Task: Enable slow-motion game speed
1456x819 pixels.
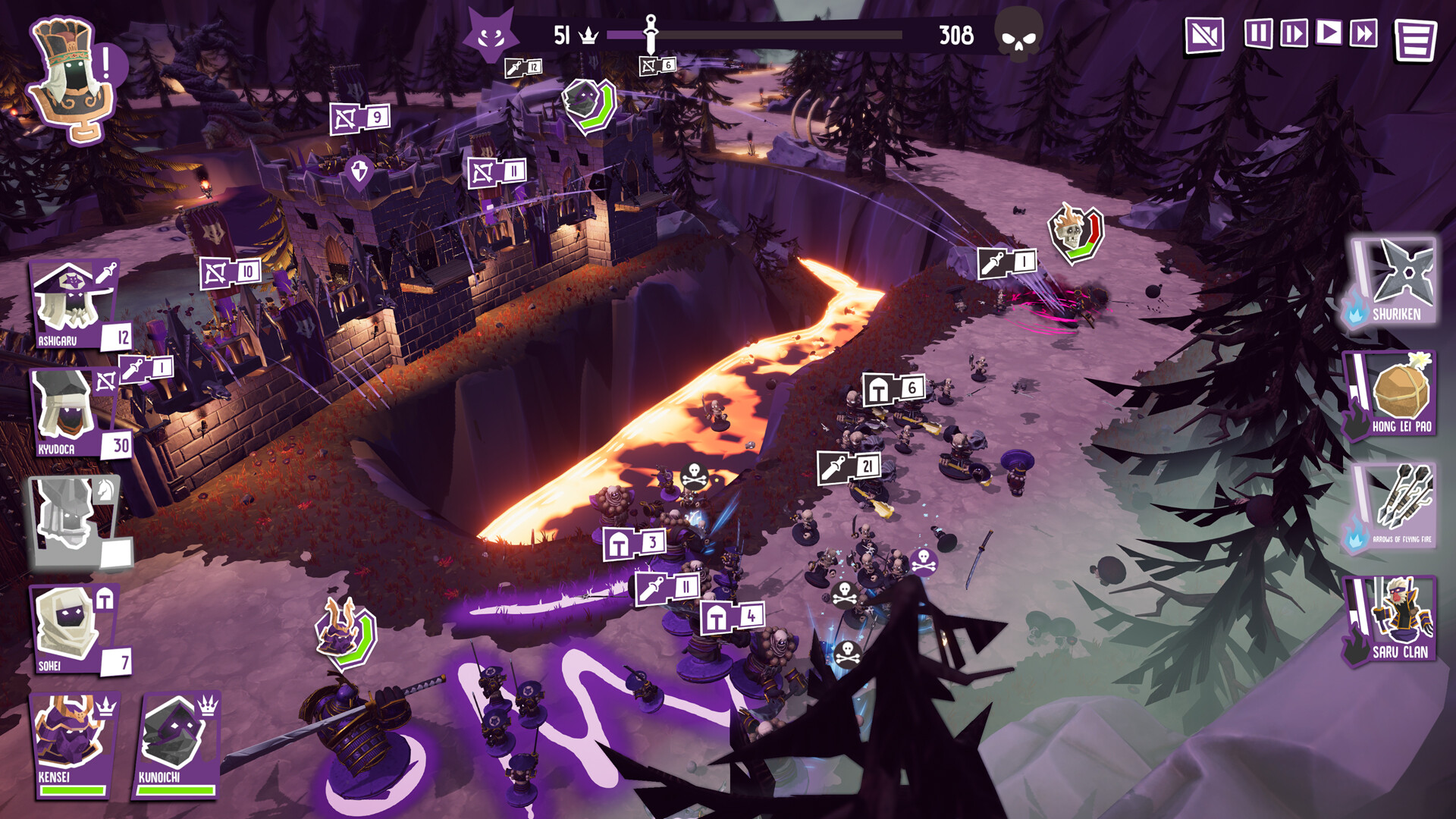Action: [1295, 32]
